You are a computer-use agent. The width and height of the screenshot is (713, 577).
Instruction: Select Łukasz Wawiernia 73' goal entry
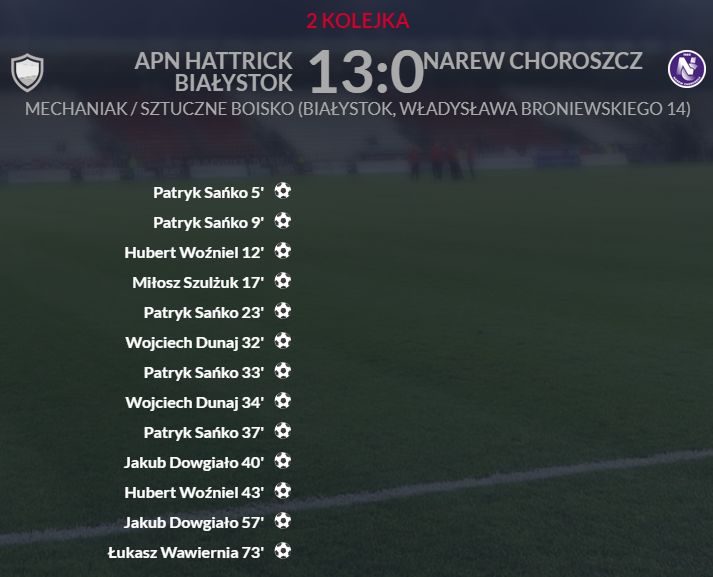(185, 552)
